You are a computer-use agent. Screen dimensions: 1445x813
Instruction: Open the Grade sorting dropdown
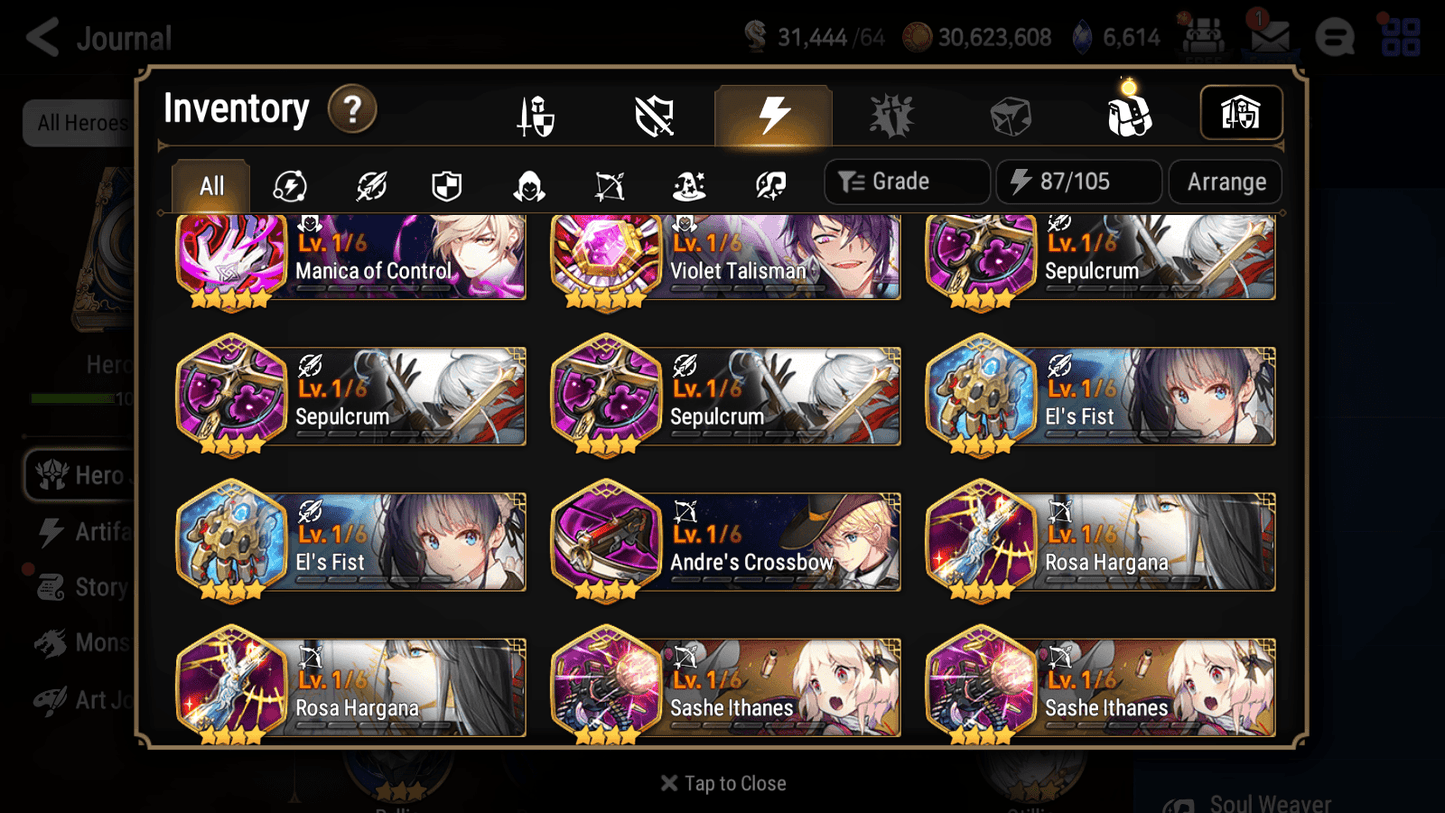click(906, 181)
